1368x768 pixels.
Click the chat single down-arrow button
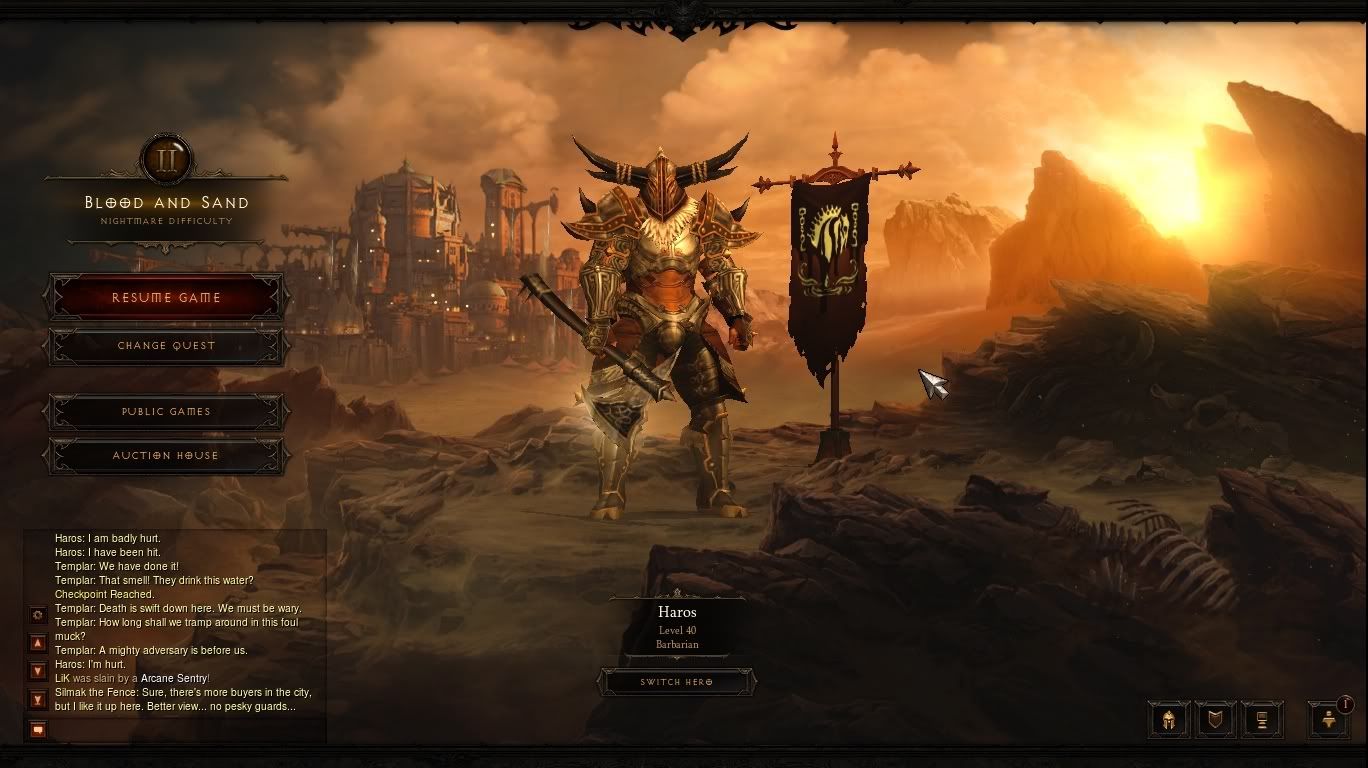pos(38,671)
